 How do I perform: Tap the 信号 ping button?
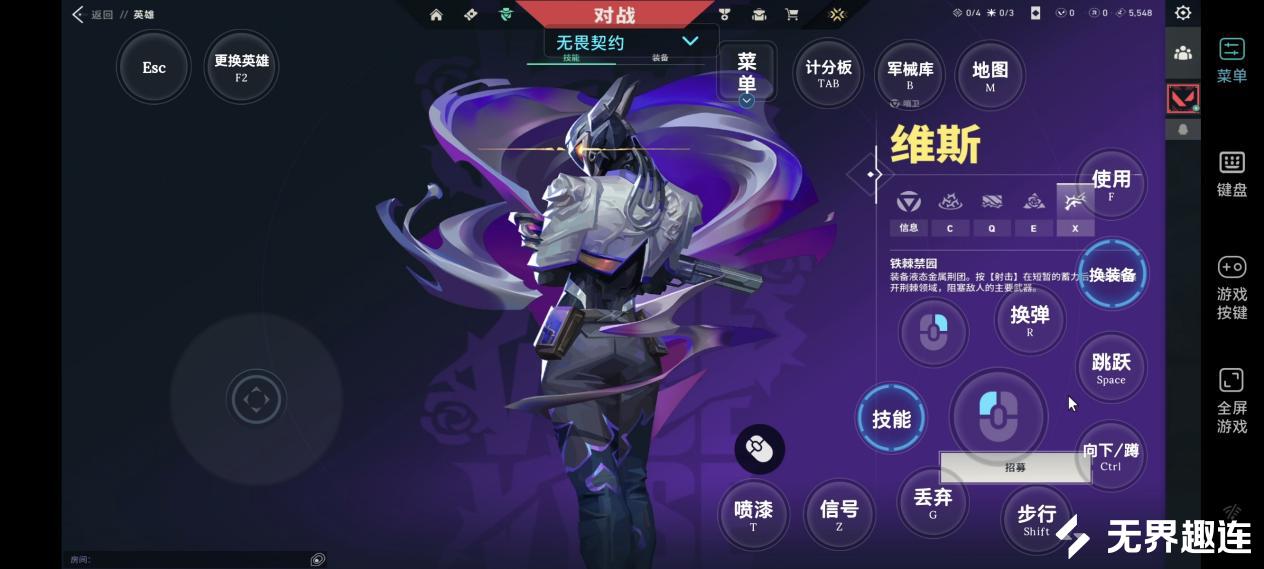(839, 514)
